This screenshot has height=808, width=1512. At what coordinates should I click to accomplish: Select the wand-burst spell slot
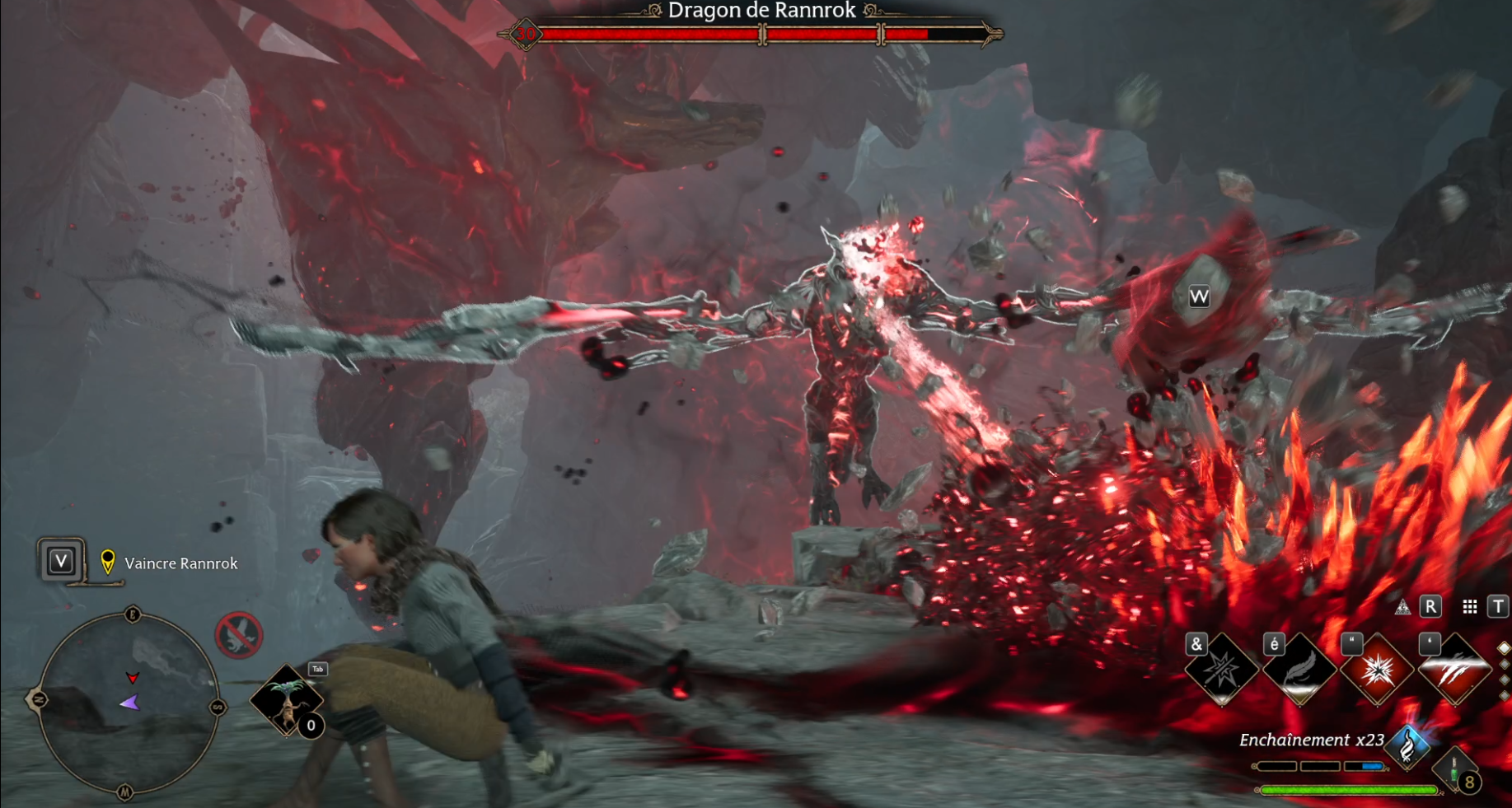(1221, 670)
